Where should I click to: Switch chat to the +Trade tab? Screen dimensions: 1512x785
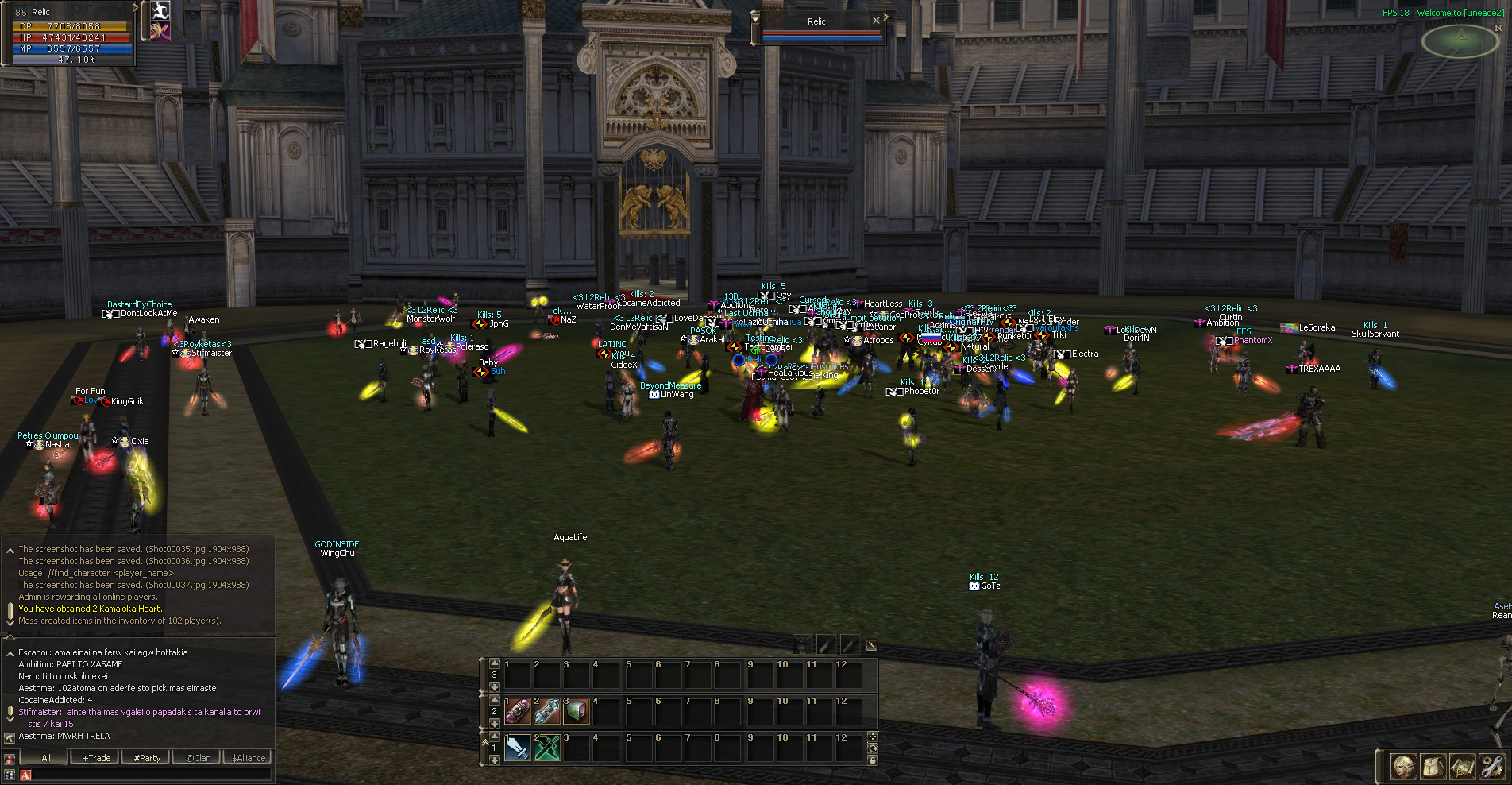96,758
